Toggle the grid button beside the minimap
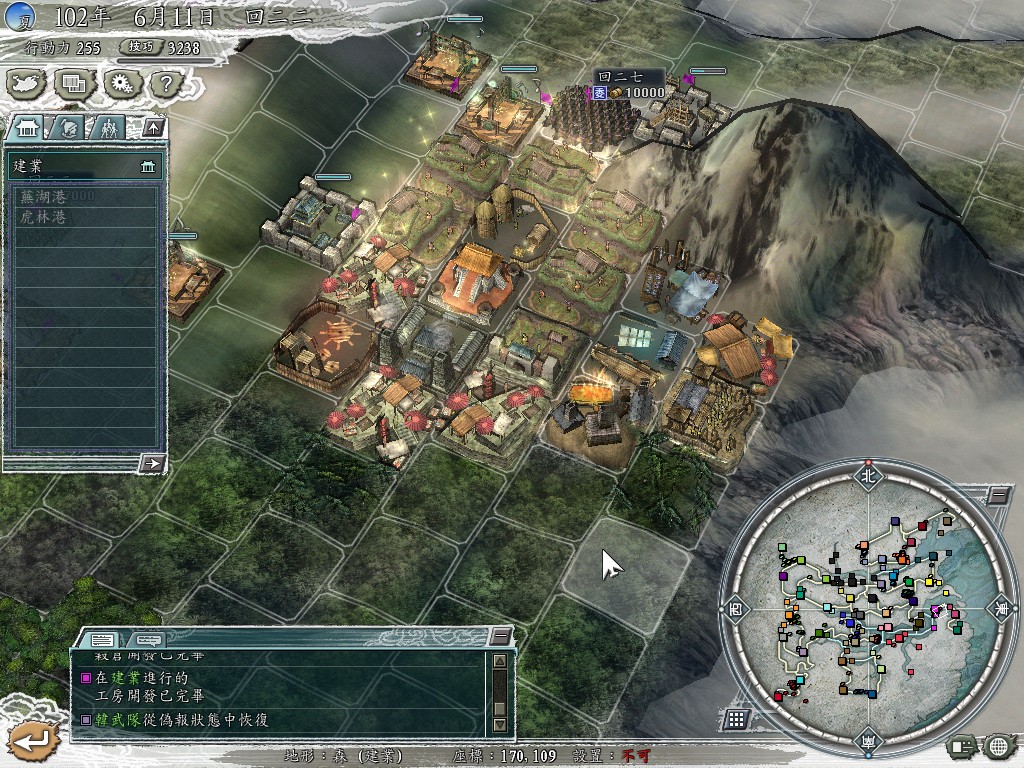1024x768 pixels. (735, 719)
